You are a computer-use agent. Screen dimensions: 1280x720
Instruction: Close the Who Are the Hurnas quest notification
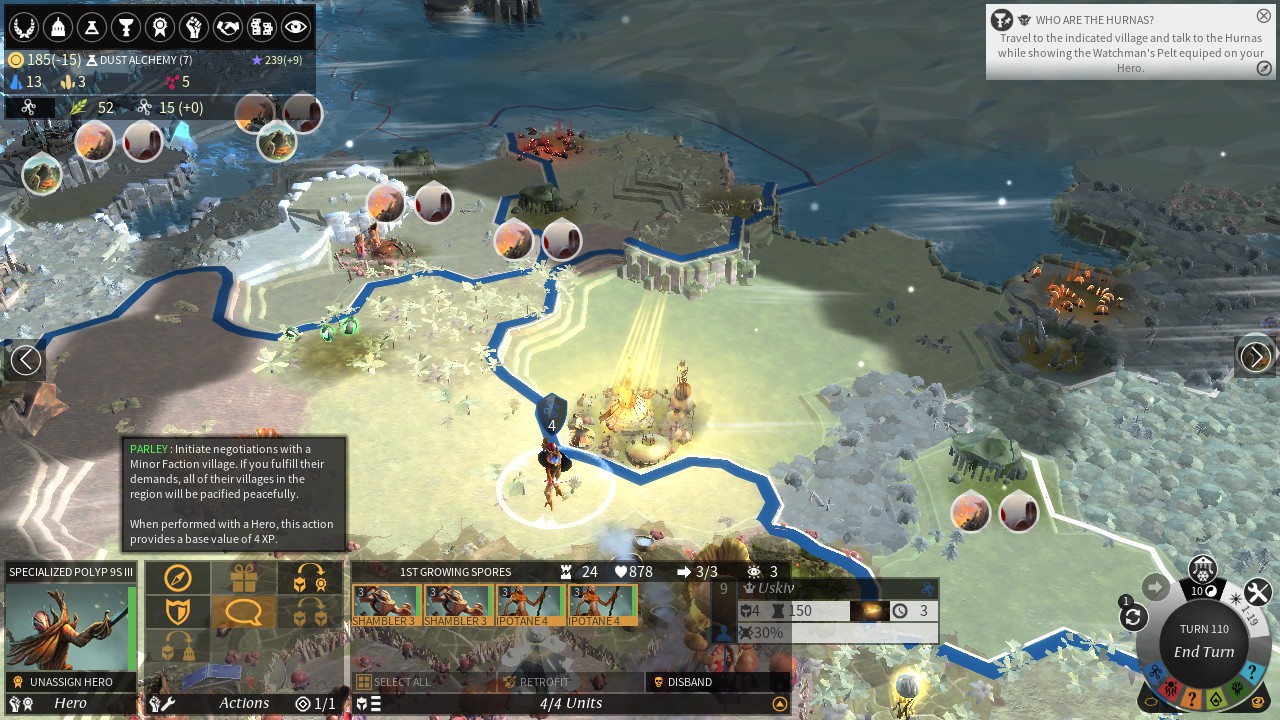point(1263,16)
